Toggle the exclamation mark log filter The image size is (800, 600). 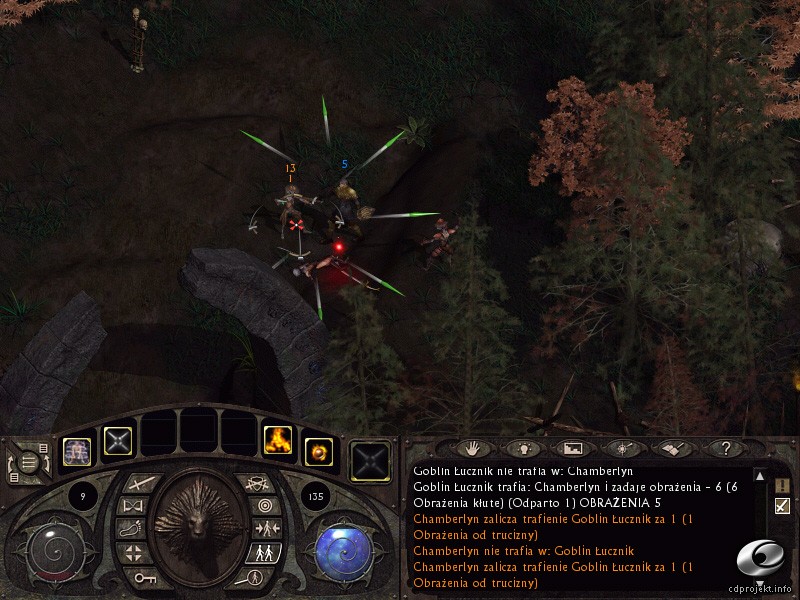tap(782, 485)
